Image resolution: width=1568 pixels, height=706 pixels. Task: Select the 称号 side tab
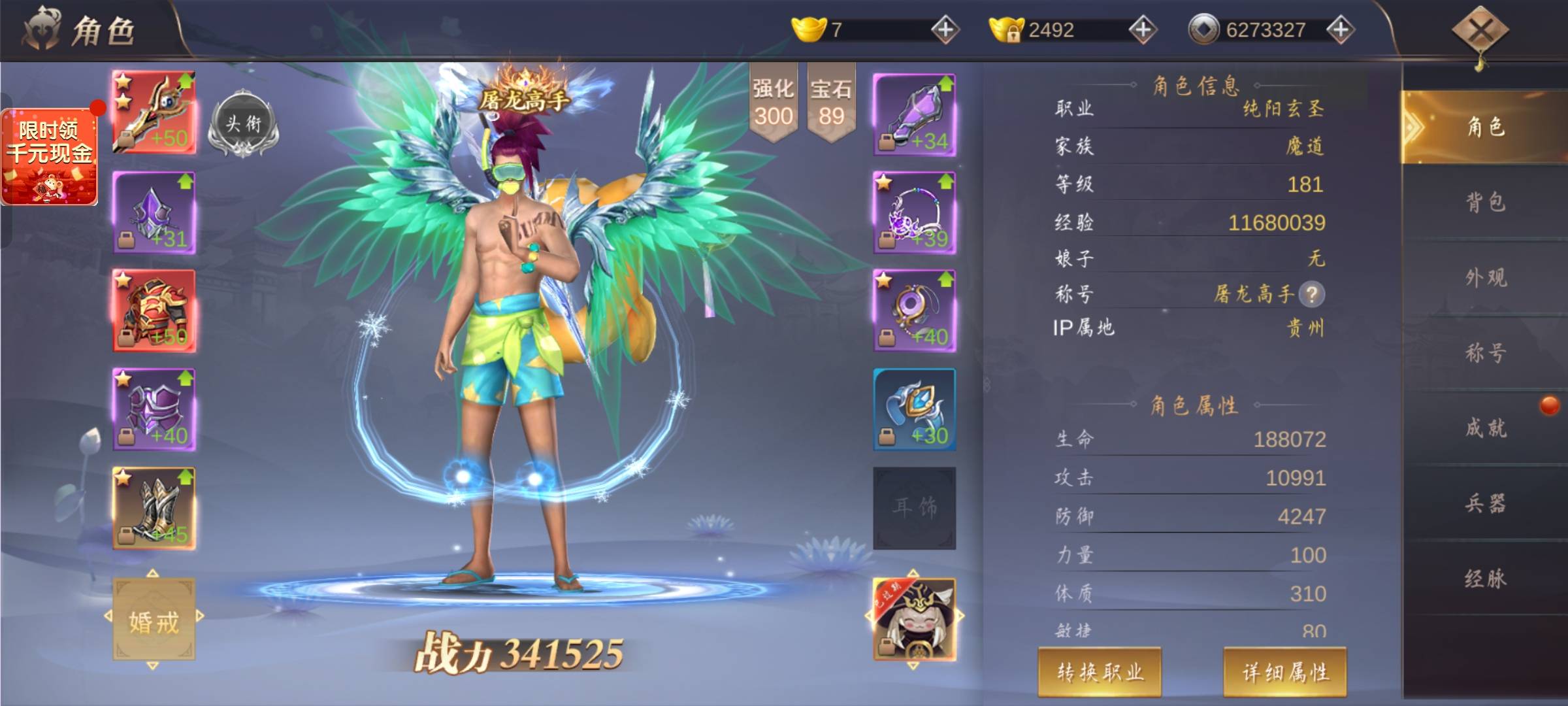point(1486,353)
